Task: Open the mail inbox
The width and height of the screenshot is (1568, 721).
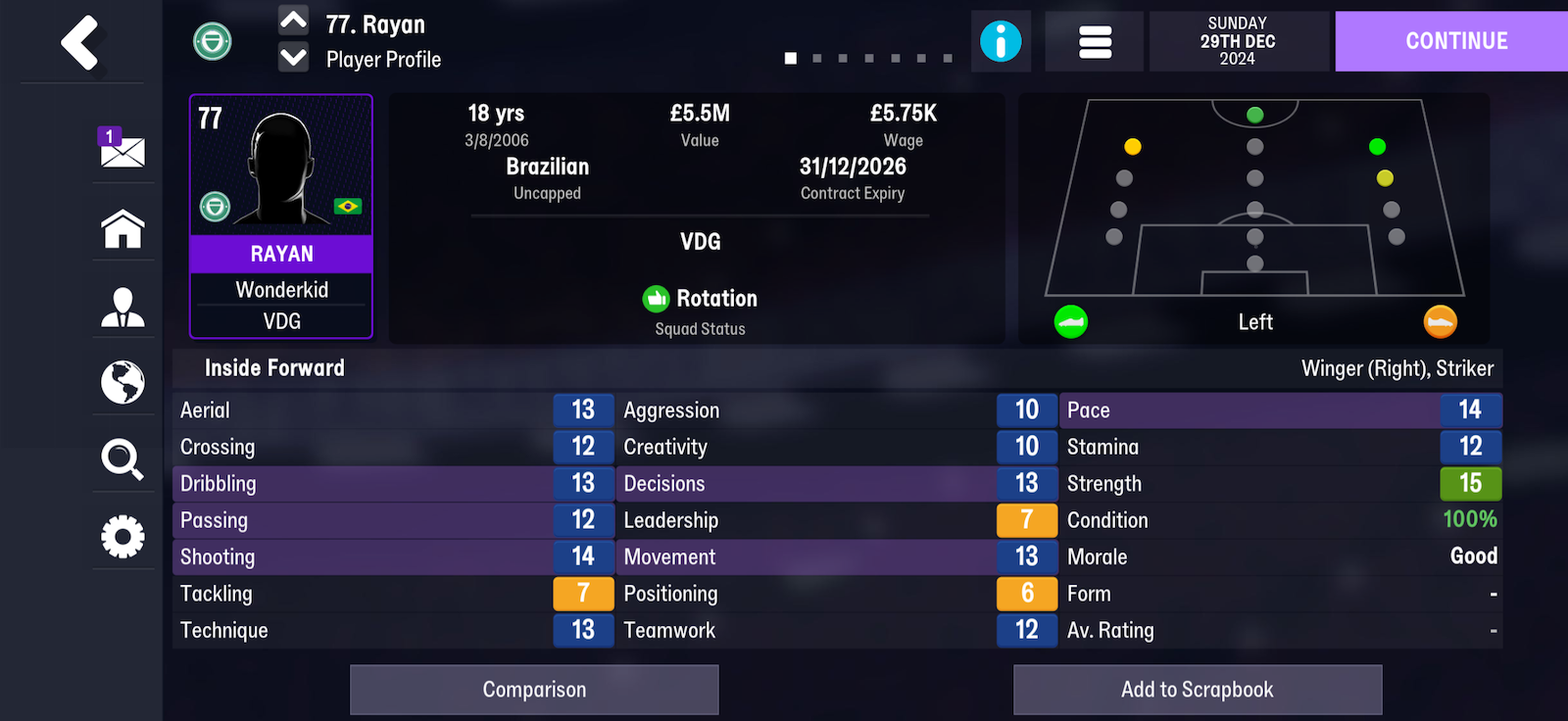Action: click(x=122, y=149)
